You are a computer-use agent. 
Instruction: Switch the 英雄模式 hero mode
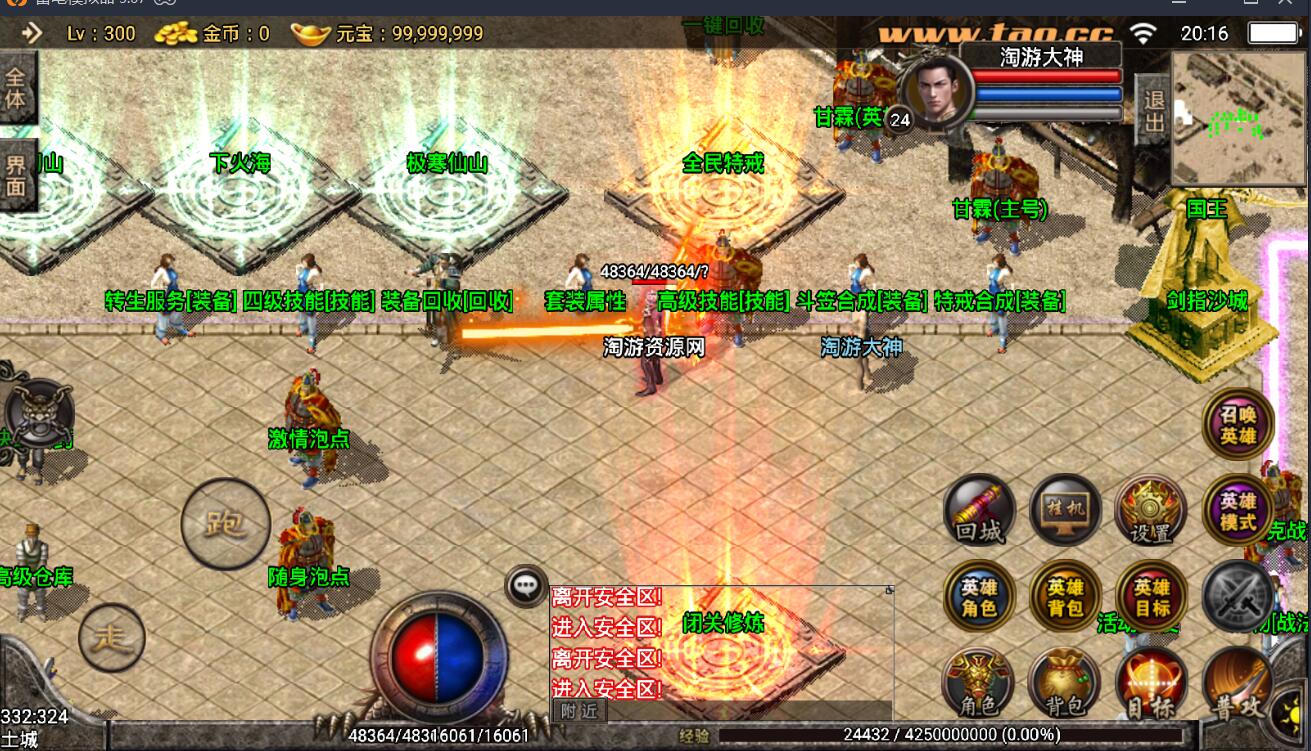click(x=1238, y=511)
